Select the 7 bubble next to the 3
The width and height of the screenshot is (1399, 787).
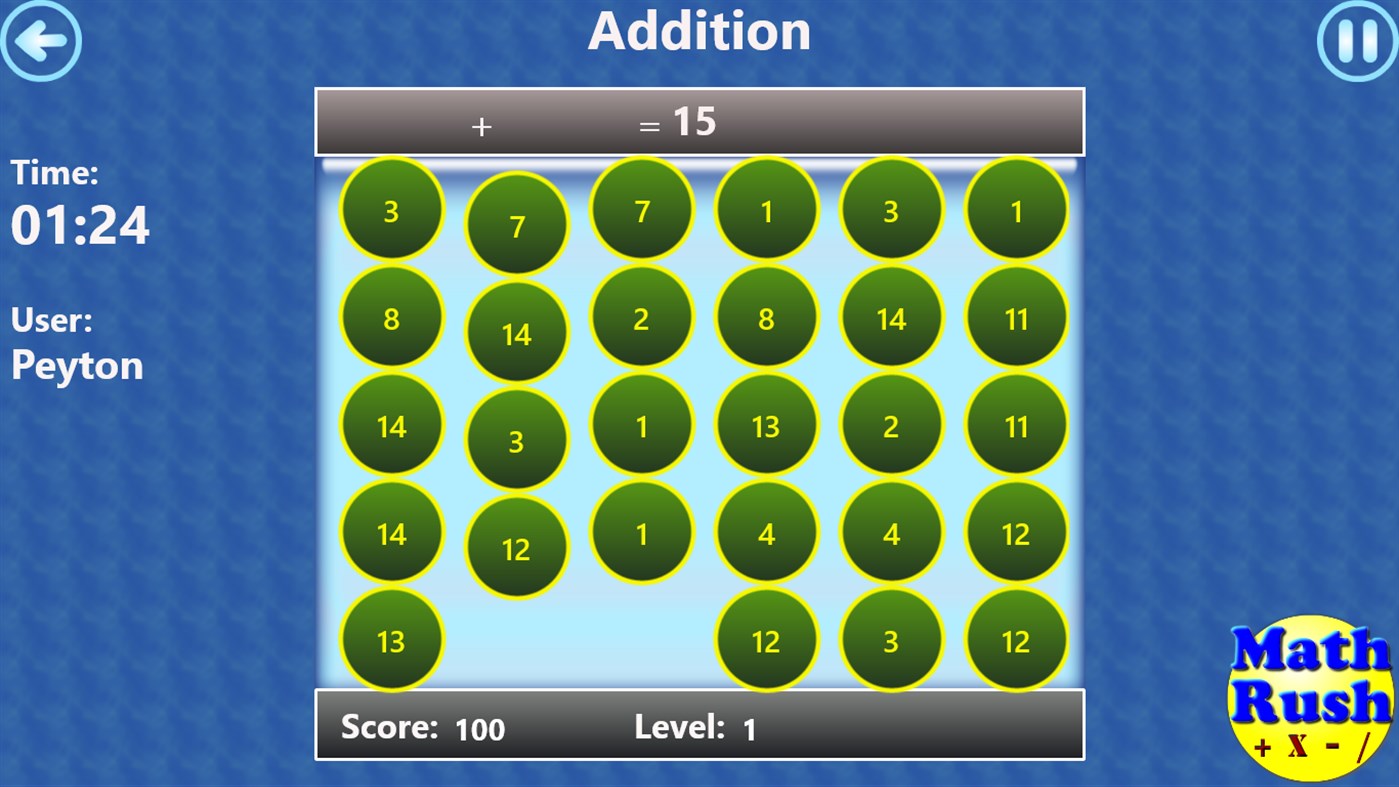pyautogui.click(x=516, y=227)
